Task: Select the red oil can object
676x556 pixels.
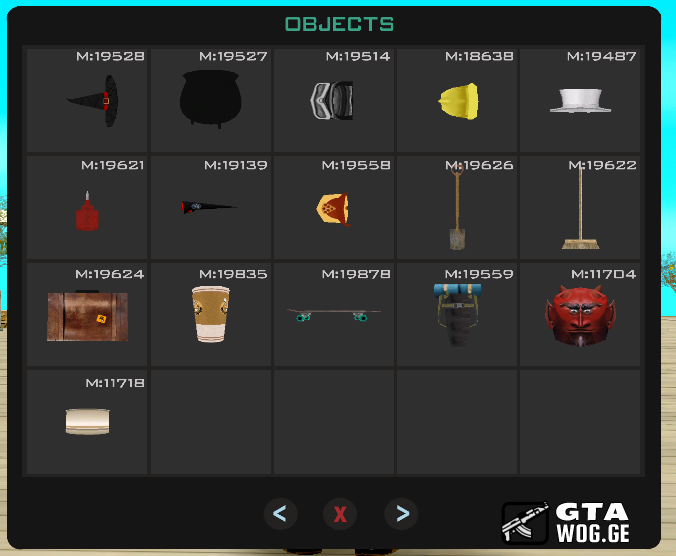Action: tap(87, 209)
